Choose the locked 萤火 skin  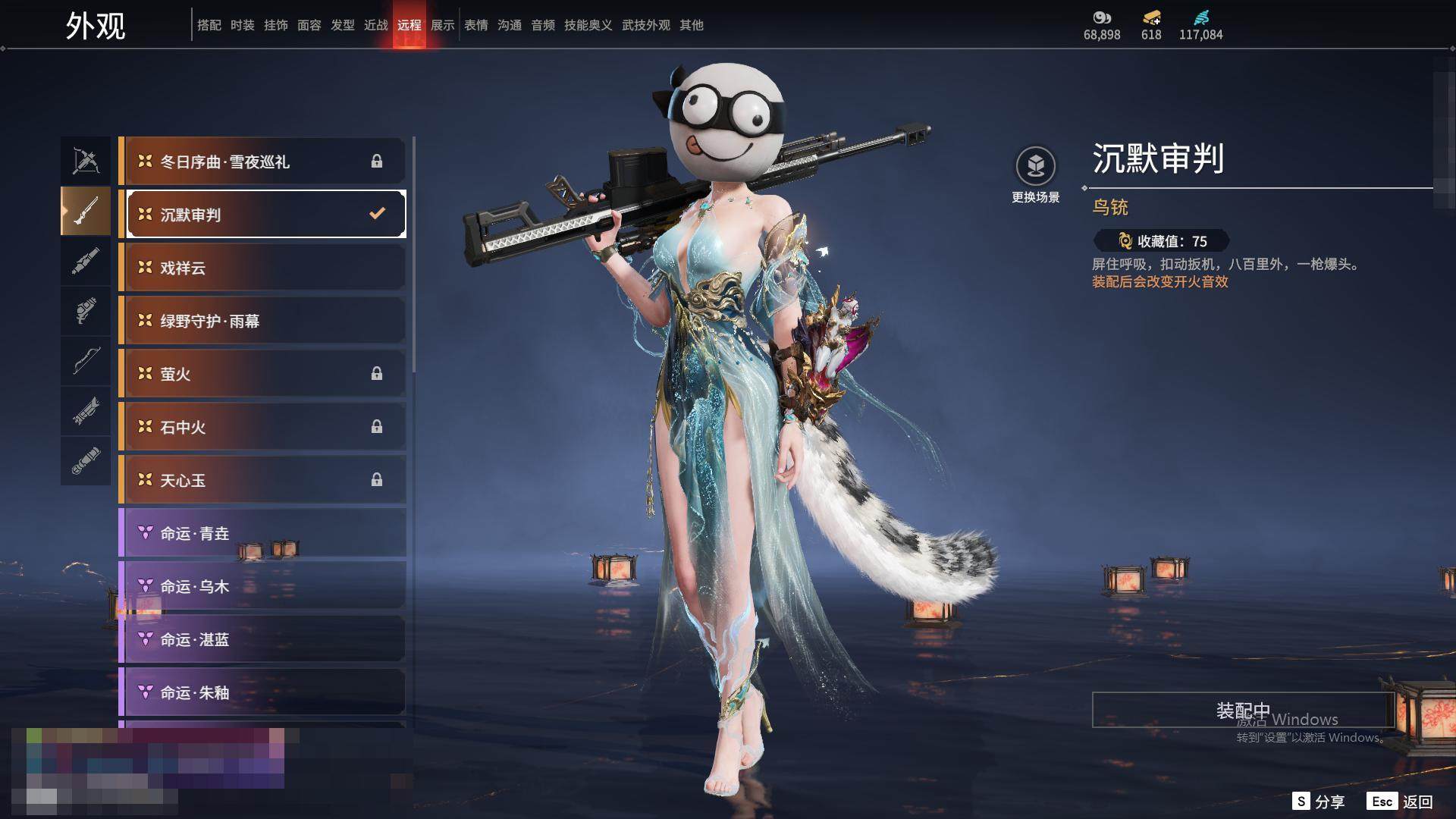(262, 374)
